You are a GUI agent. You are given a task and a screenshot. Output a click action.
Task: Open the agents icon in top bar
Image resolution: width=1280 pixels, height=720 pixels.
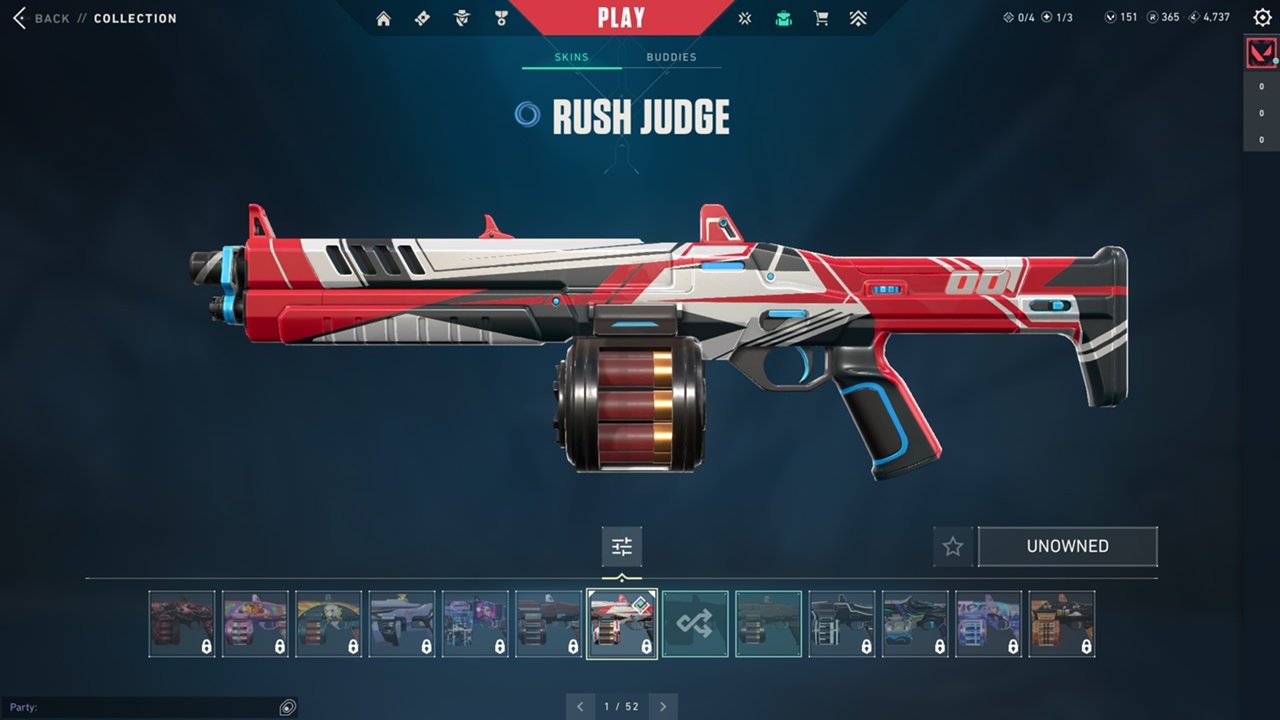(x=461, y=18)
